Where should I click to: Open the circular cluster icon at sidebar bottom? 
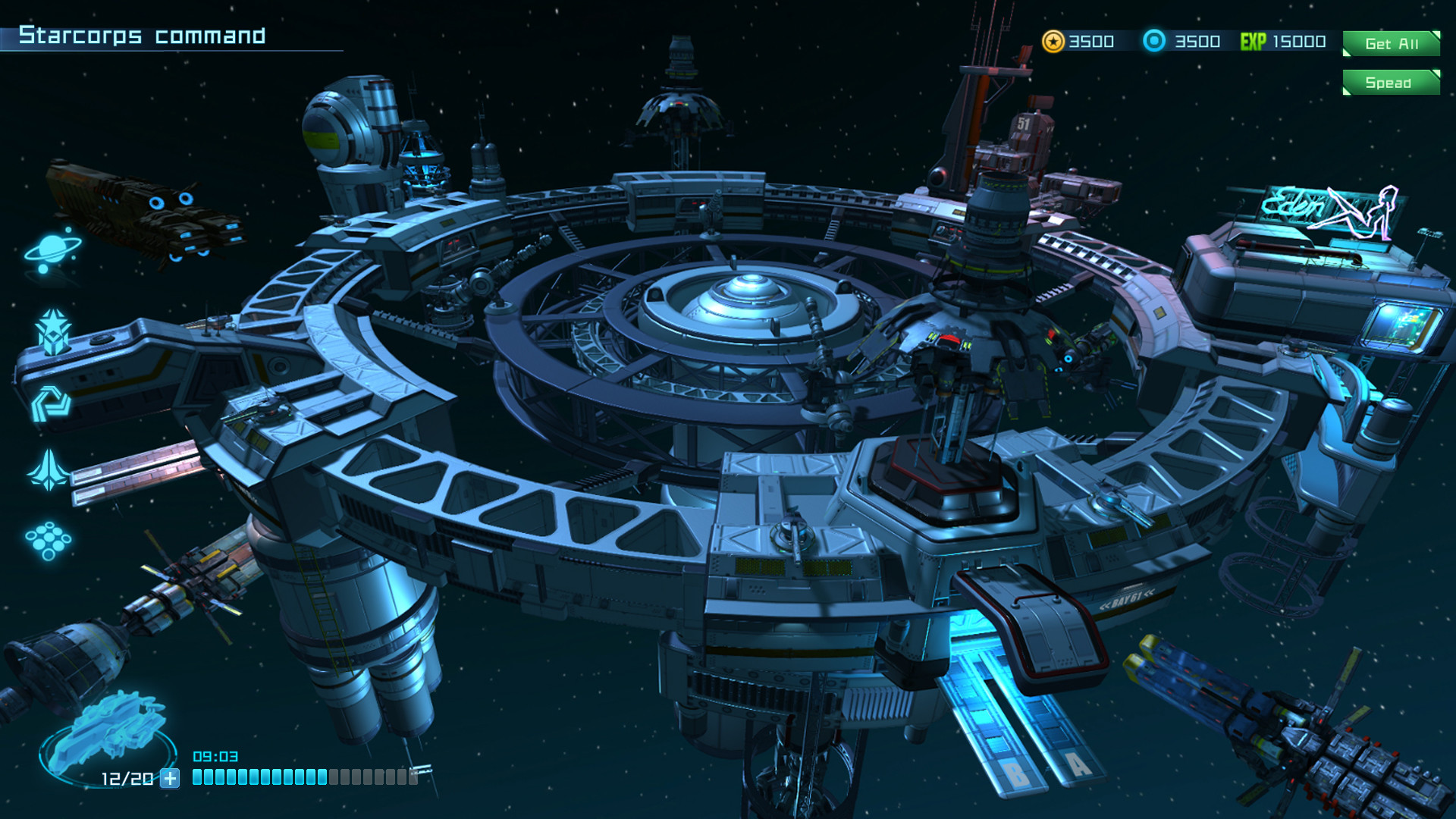click(x=47, y=540)
